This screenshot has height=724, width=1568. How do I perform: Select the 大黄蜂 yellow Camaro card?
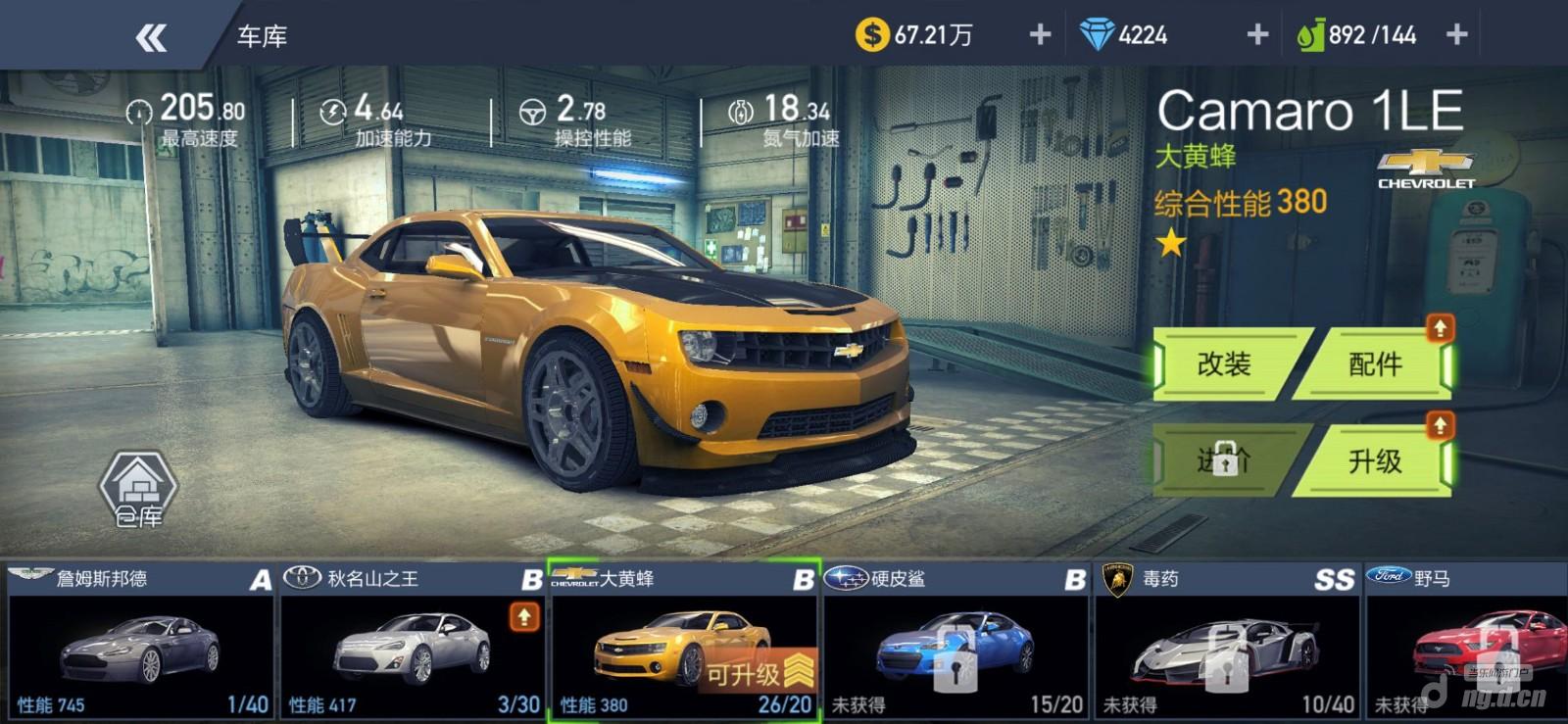pos(683,643)
